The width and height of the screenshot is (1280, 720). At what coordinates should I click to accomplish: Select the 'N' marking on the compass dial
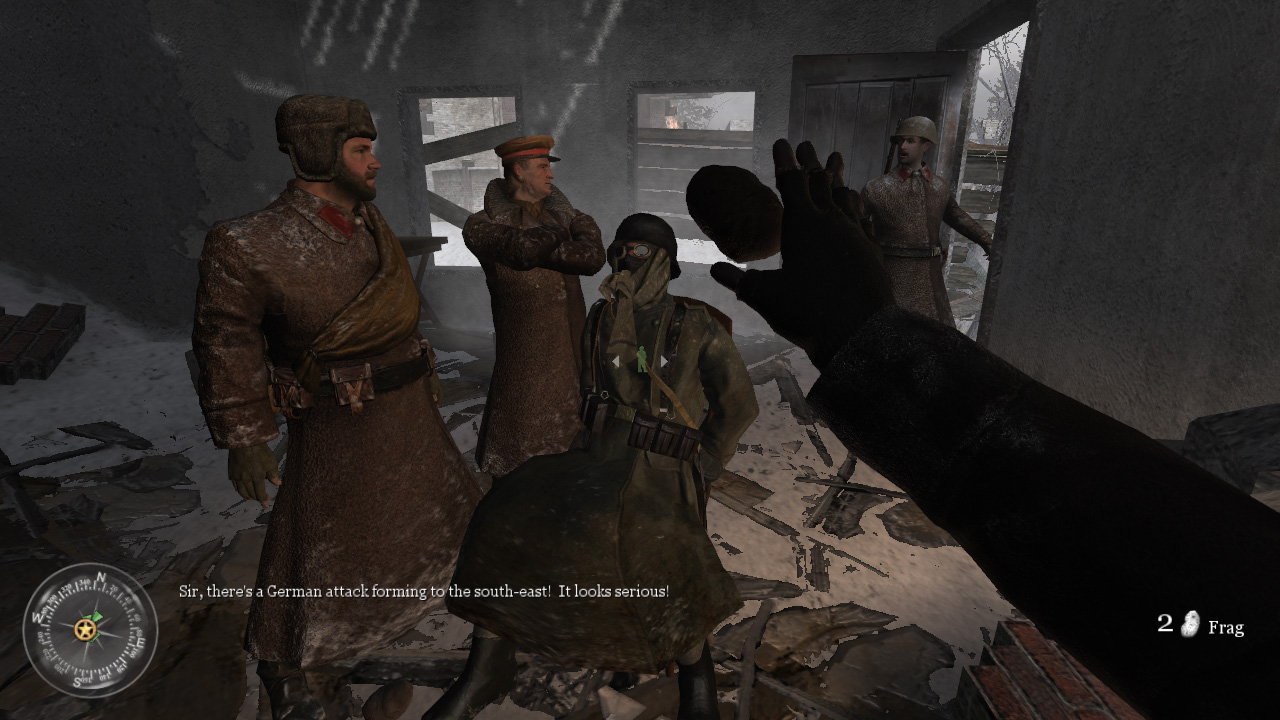pos(100,577)
